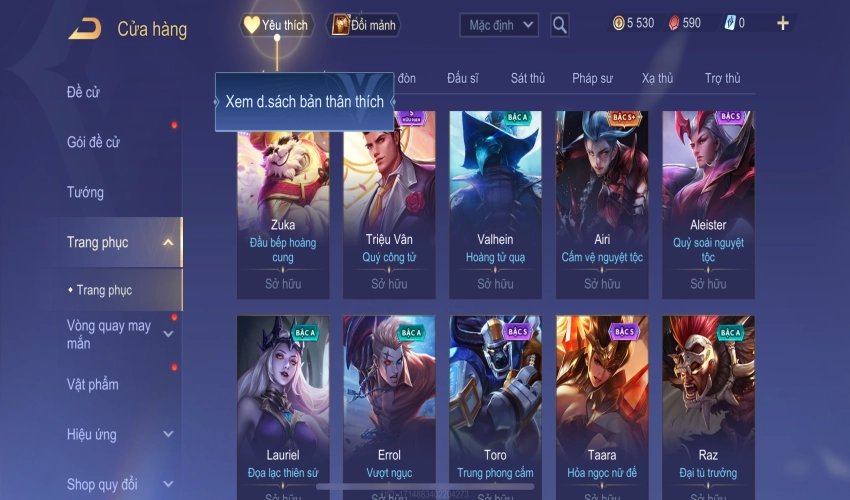Go back using the return arrow
This screenshot has width=850, height=500.
pos(84,29)
